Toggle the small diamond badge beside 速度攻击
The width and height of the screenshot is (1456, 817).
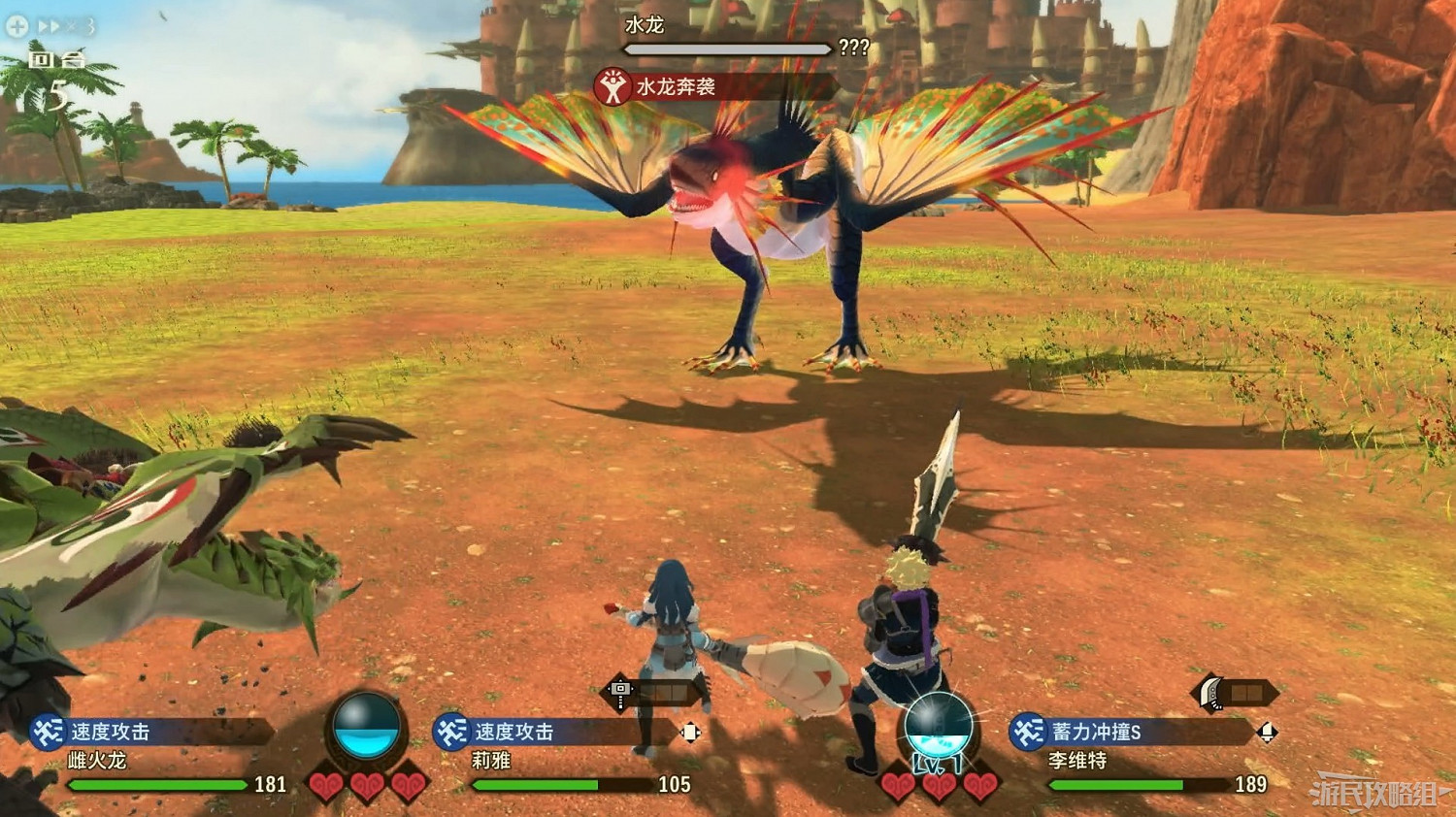point(690,734)
